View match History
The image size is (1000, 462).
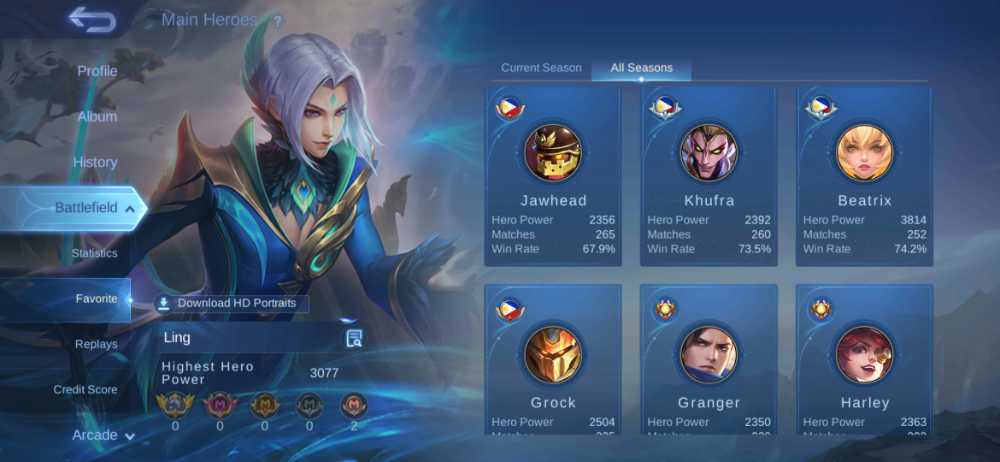[x=95, y=162]
